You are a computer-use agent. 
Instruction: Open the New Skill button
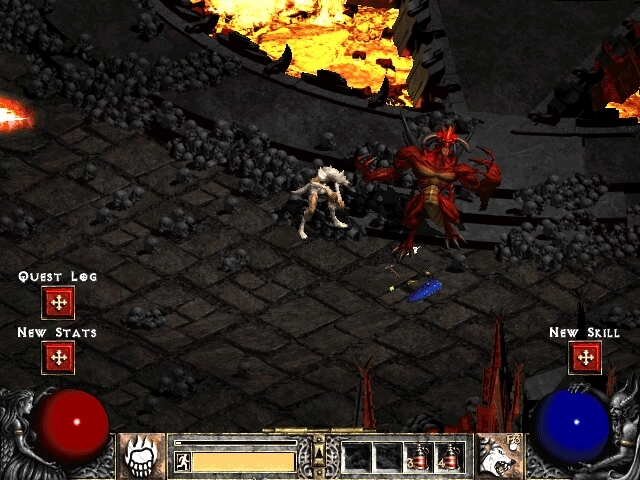pos(584,357)
